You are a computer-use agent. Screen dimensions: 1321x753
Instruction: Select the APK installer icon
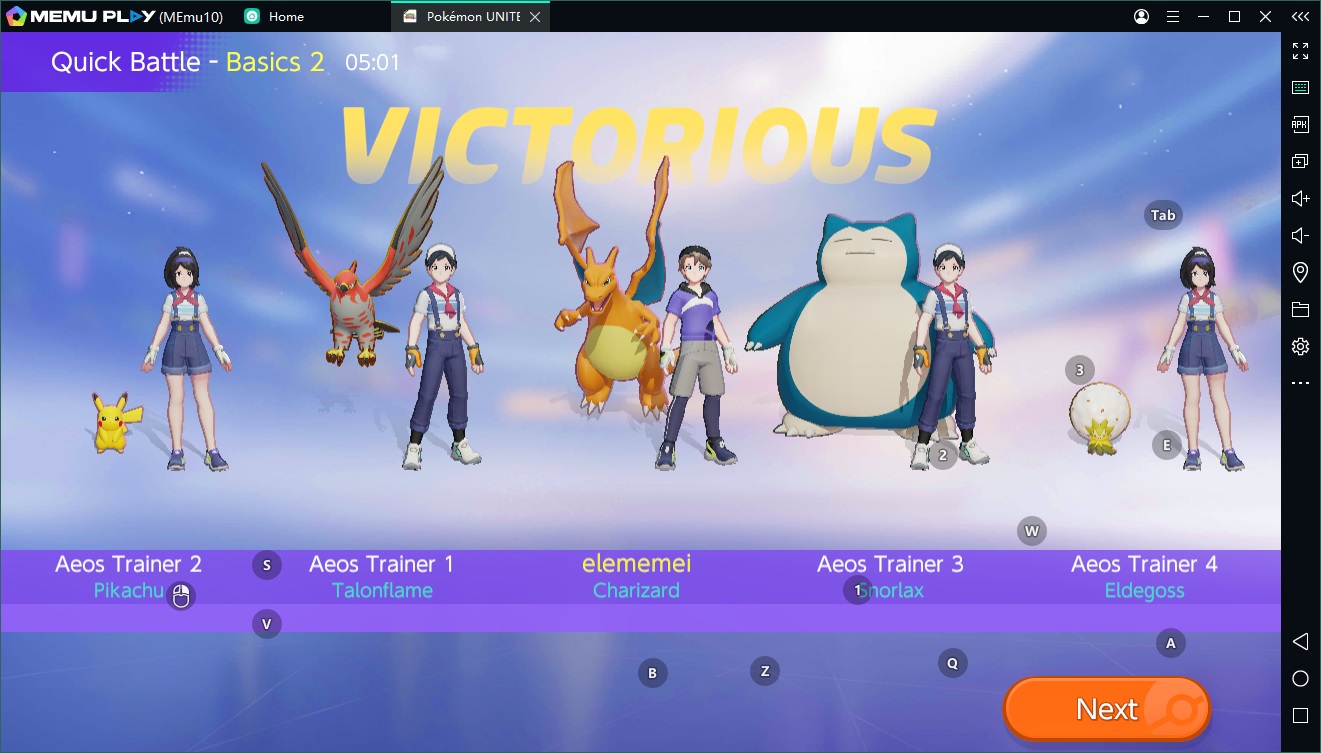(1300, 124)
